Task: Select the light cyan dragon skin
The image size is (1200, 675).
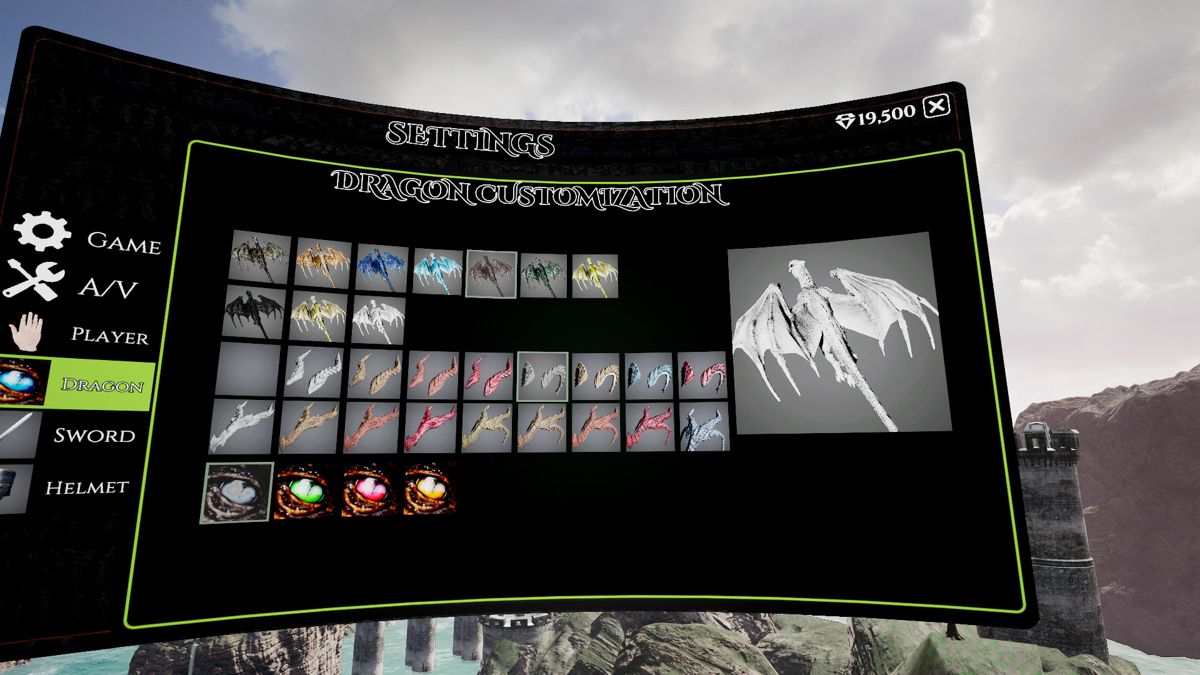Action: [438, 271]
